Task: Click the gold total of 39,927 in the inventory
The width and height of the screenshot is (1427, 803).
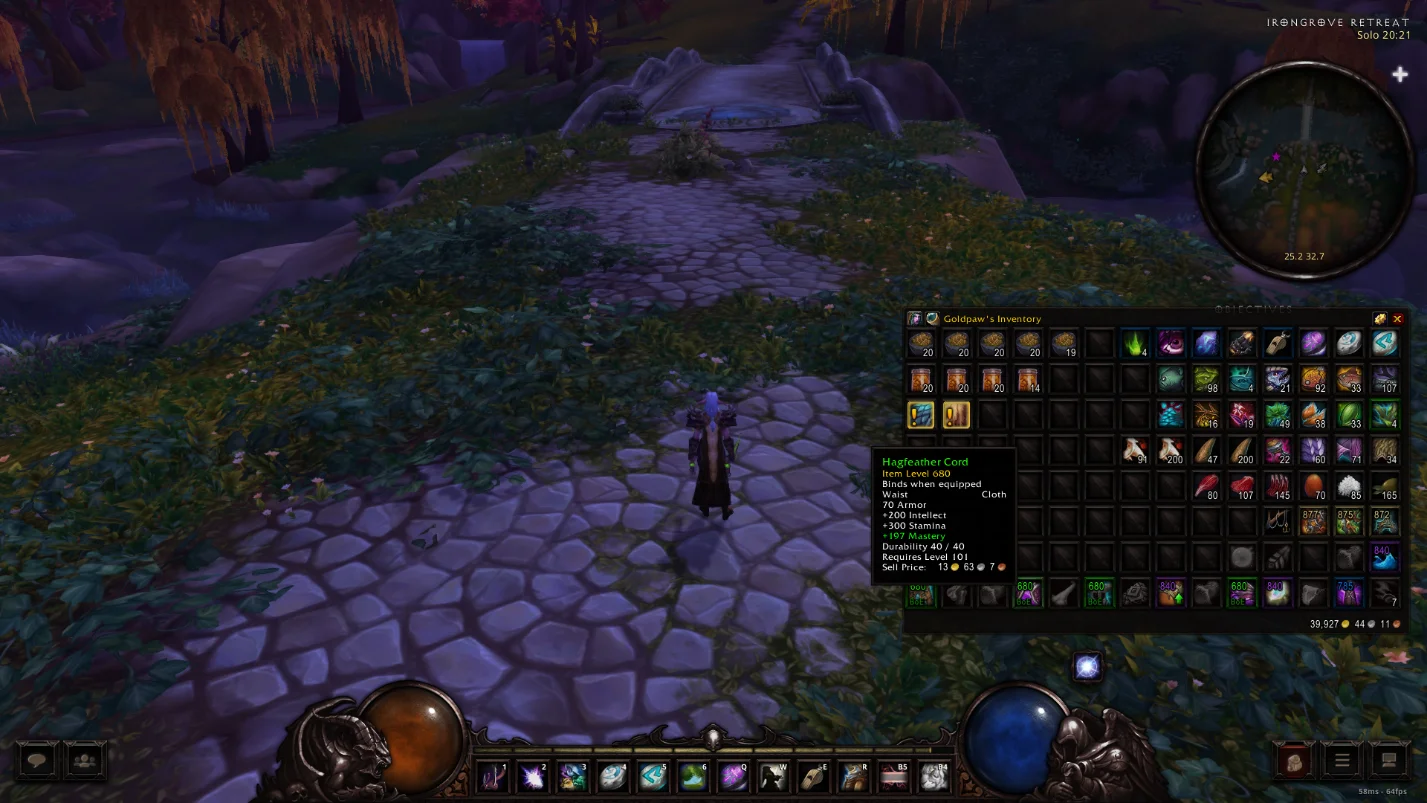Action: [x=1322, y=621]
